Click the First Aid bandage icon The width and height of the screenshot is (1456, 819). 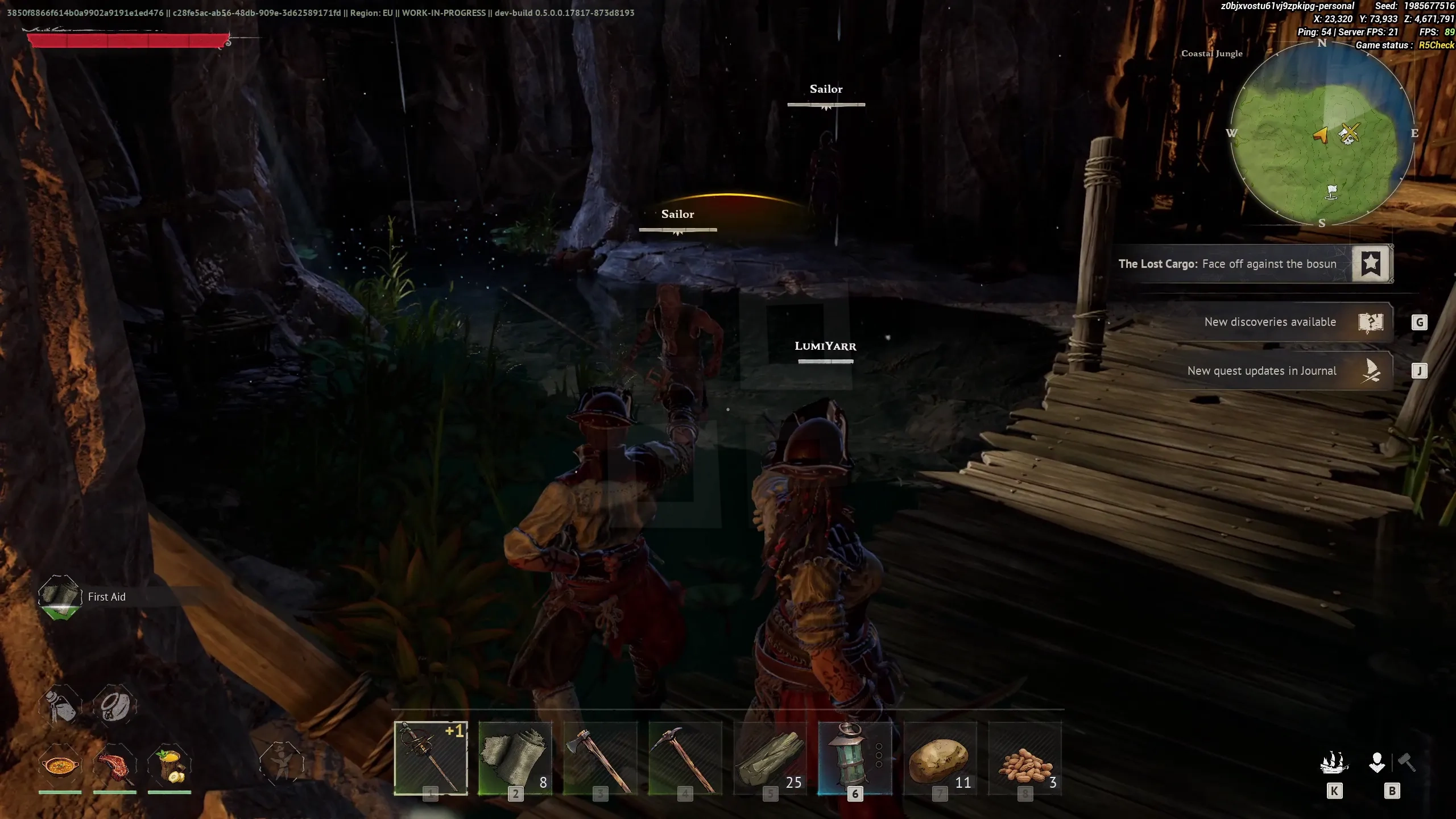tap(60, 596)
